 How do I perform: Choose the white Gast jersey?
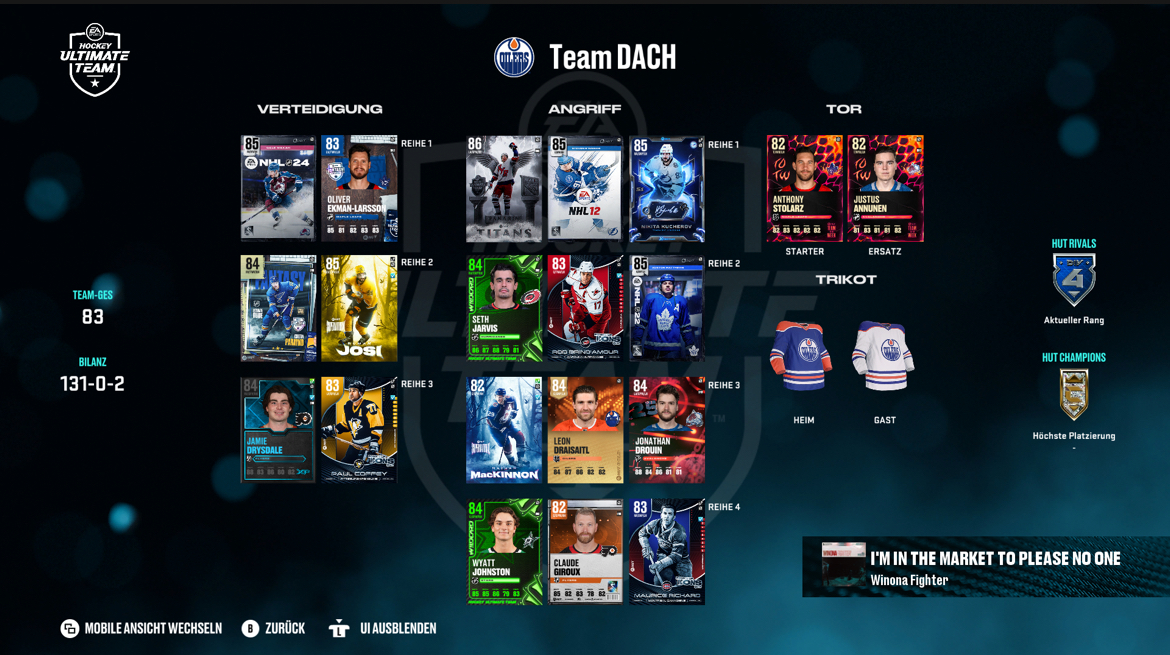click(x=884, y=357)
